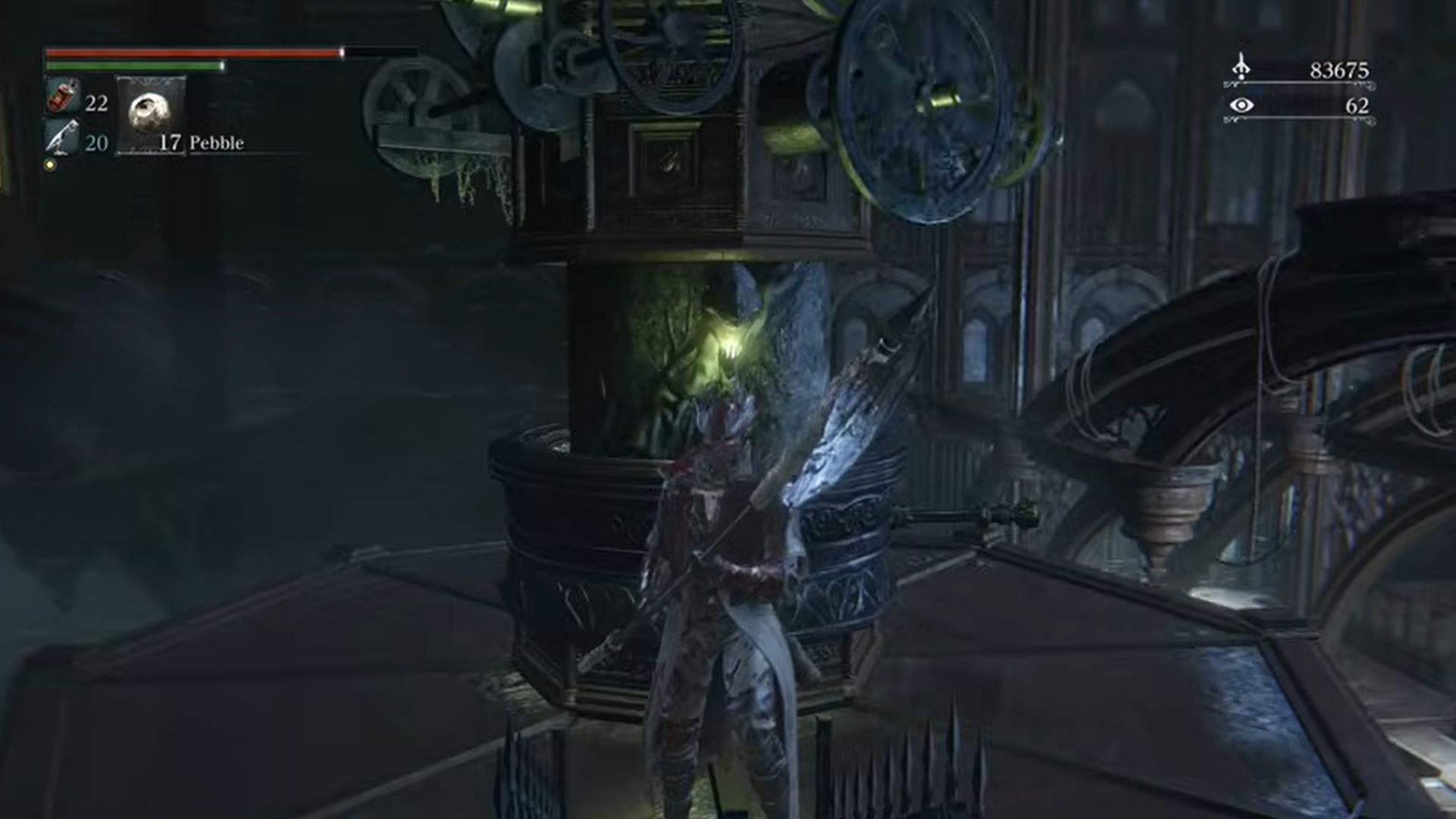The image size is (1456, 819).
Task: Select the Blood Vial icon
Action: [63, 97]
